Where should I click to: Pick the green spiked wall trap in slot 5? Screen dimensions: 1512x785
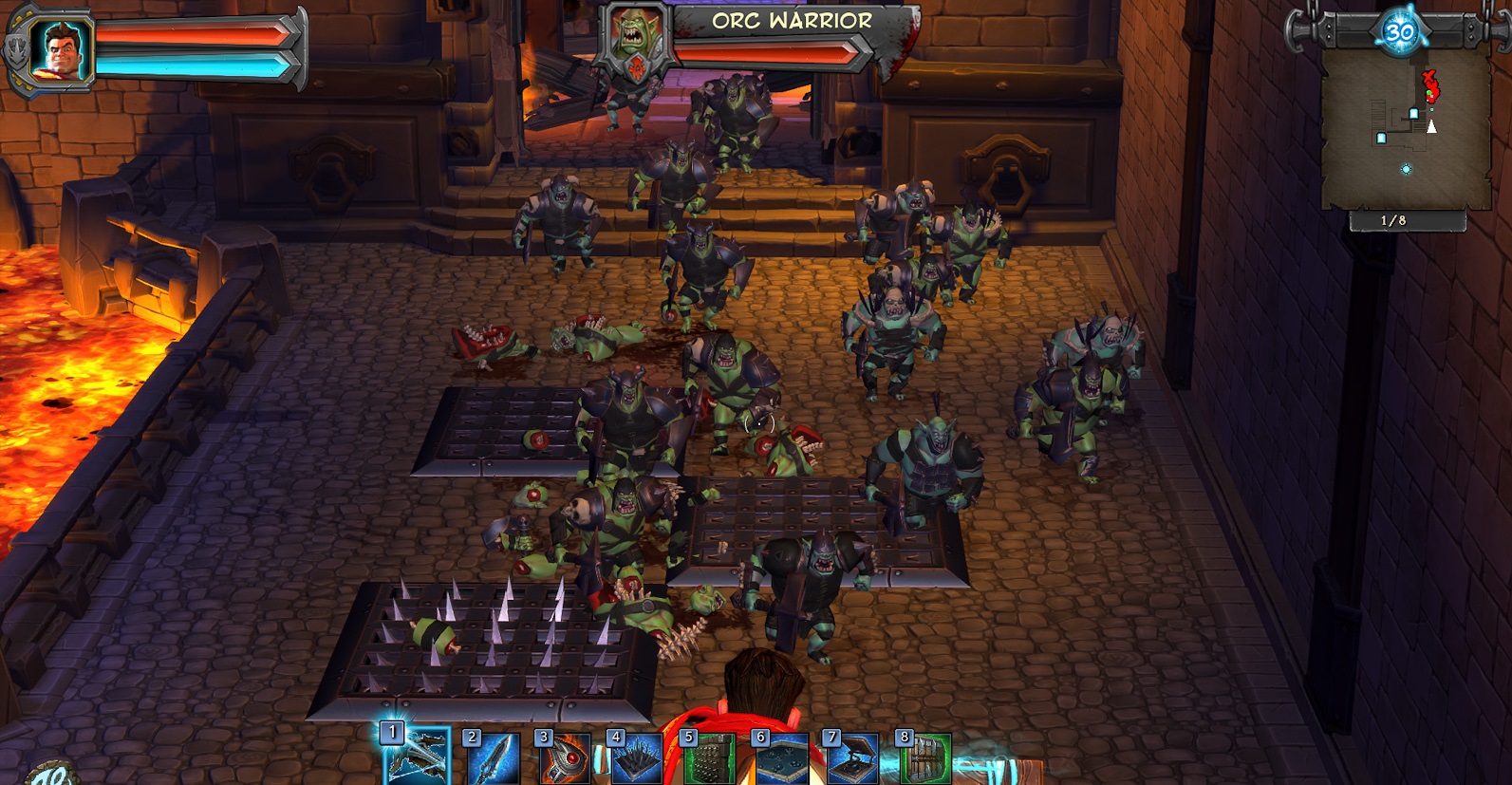tap(708, 760)
